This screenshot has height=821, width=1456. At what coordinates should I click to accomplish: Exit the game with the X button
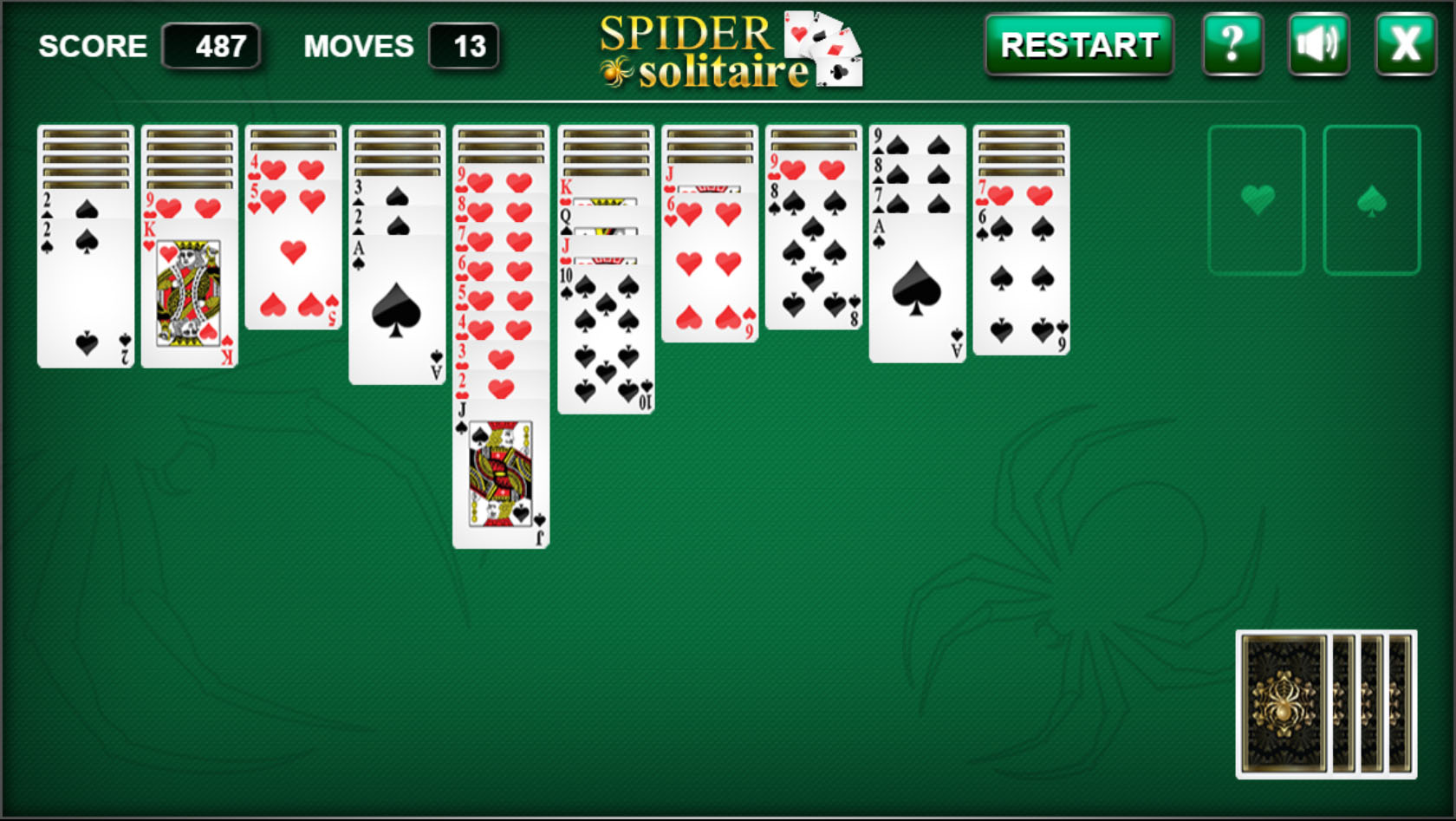1405,45
